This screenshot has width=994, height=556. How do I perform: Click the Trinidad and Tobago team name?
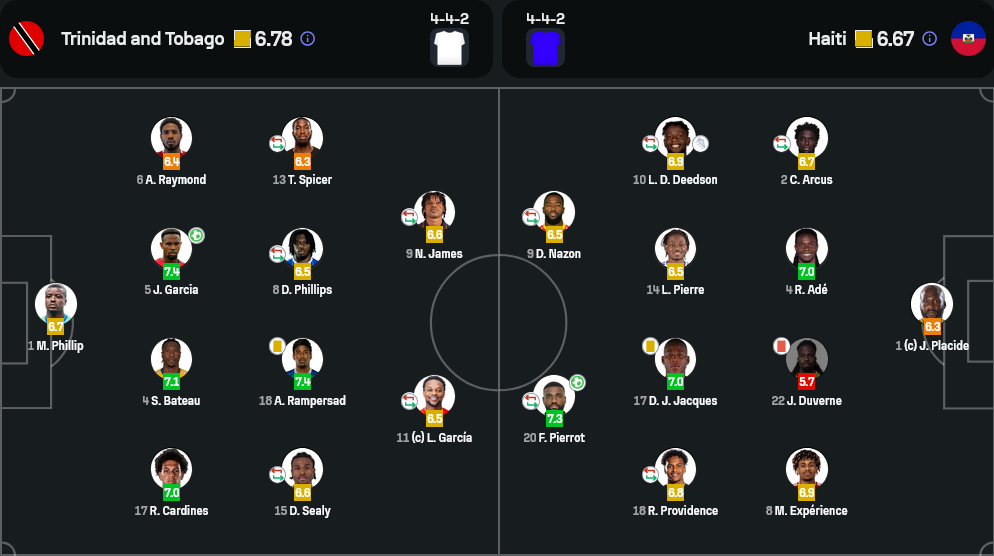click(142, 39)
